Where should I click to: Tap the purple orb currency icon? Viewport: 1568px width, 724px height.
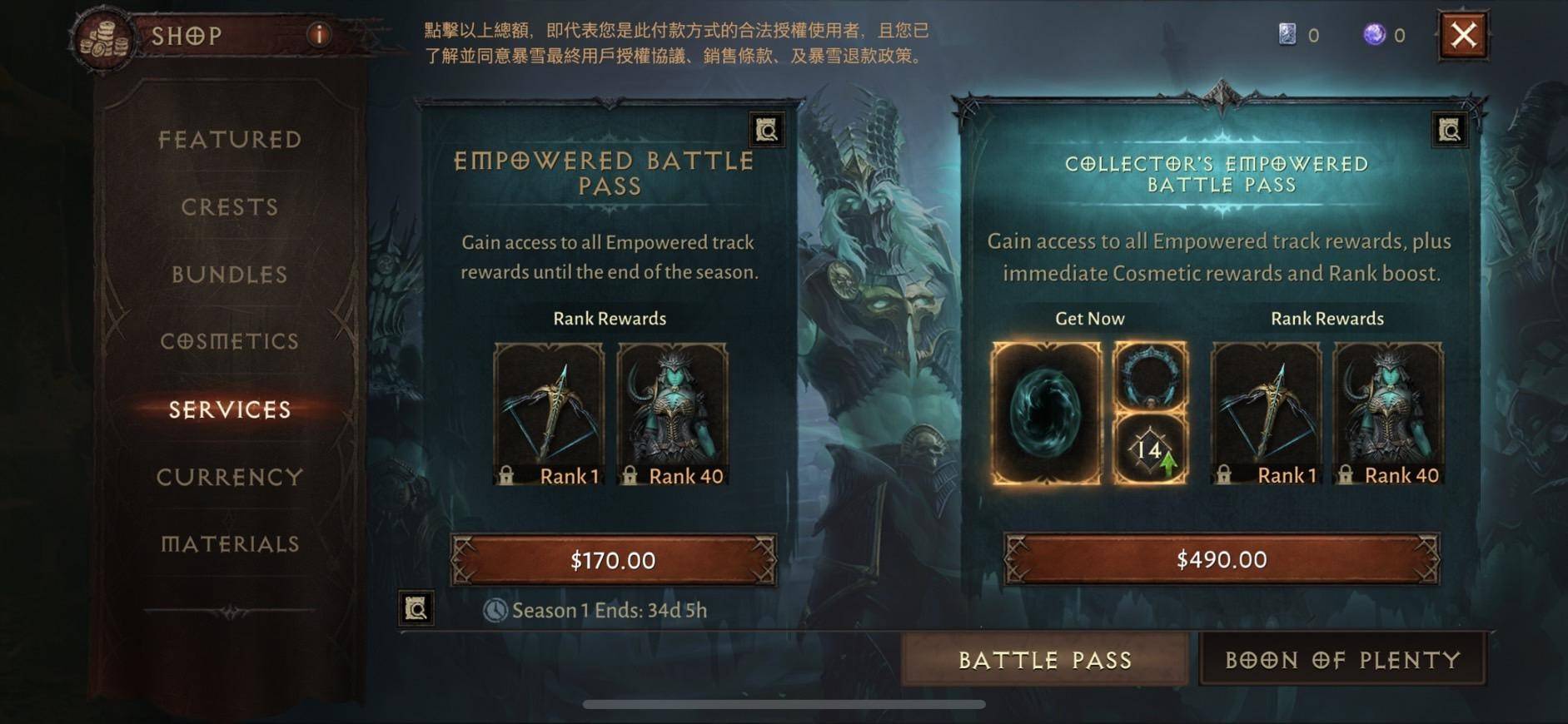pos(1374,35)
